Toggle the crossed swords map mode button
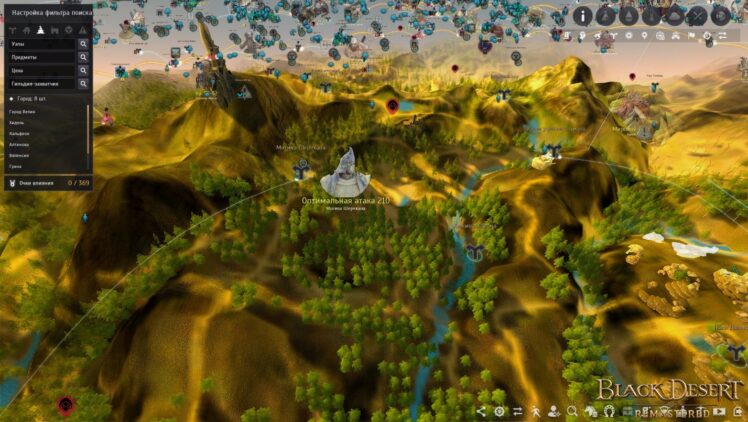 698,15
